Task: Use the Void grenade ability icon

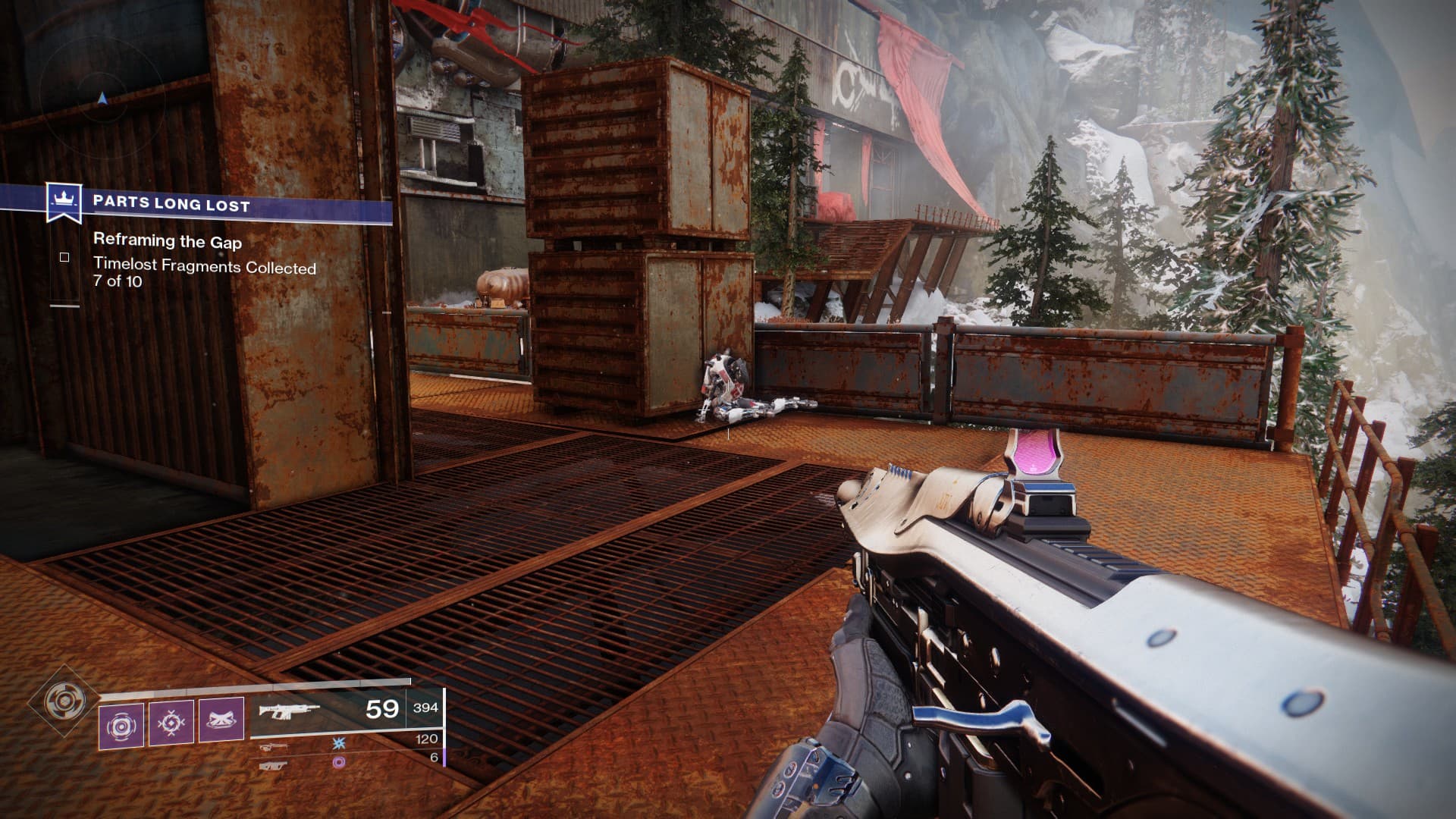Action: click(x=121, y=723)
